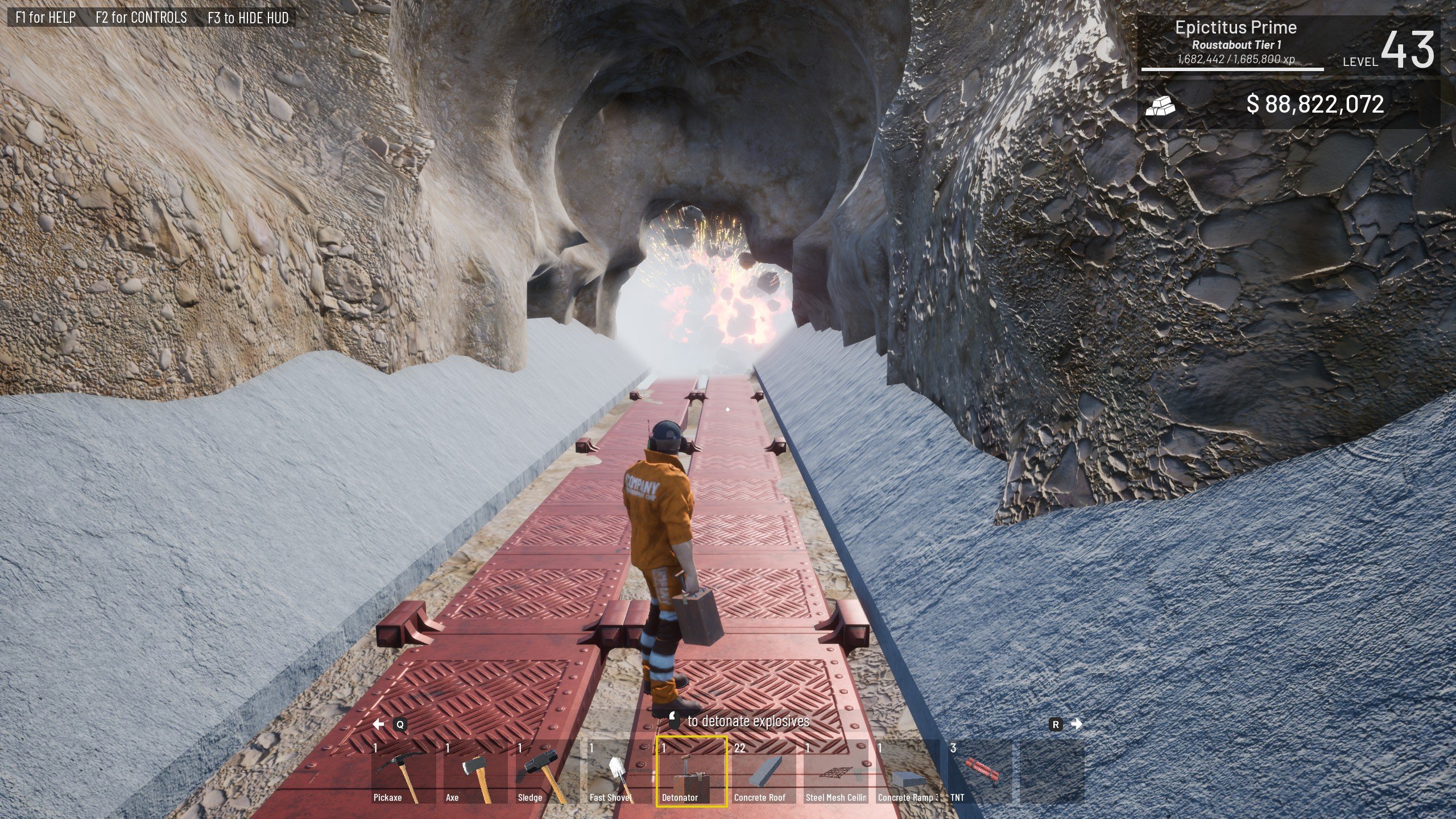Equip the TNT from the hotbar
The height and width of the screenshot is (819, 1456).
coord(979,772)
